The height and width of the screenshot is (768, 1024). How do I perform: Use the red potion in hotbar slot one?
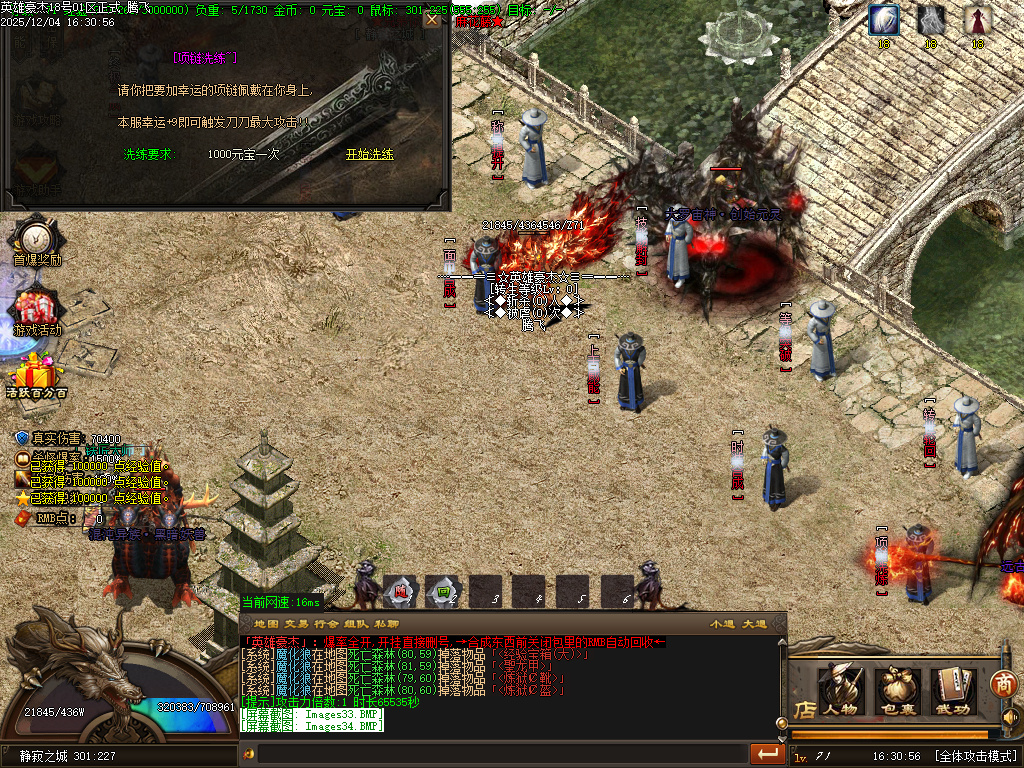[x=400, y=591]
